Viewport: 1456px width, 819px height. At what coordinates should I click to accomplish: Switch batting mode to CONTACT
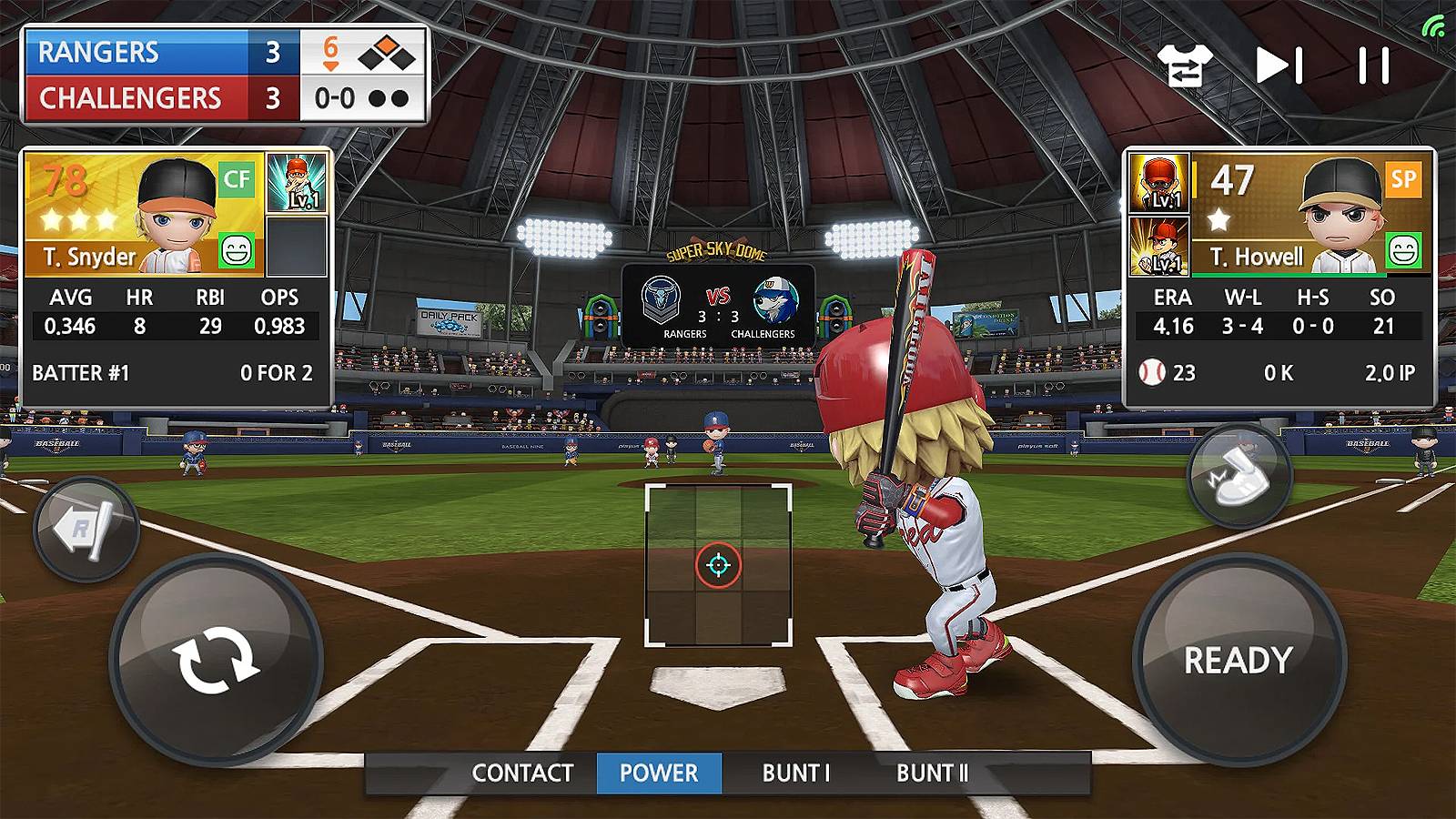[x=521, y=773]
